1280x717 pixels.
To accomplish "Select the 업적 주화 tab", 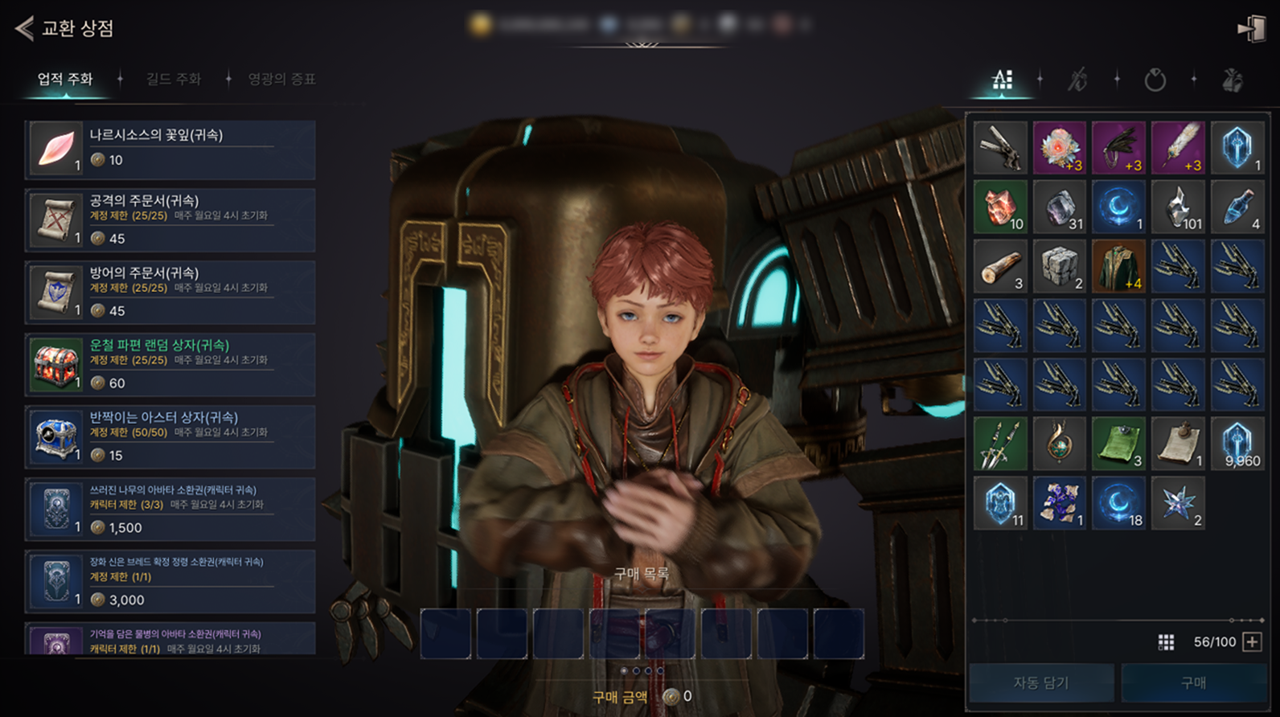I will tap(65, 79).
